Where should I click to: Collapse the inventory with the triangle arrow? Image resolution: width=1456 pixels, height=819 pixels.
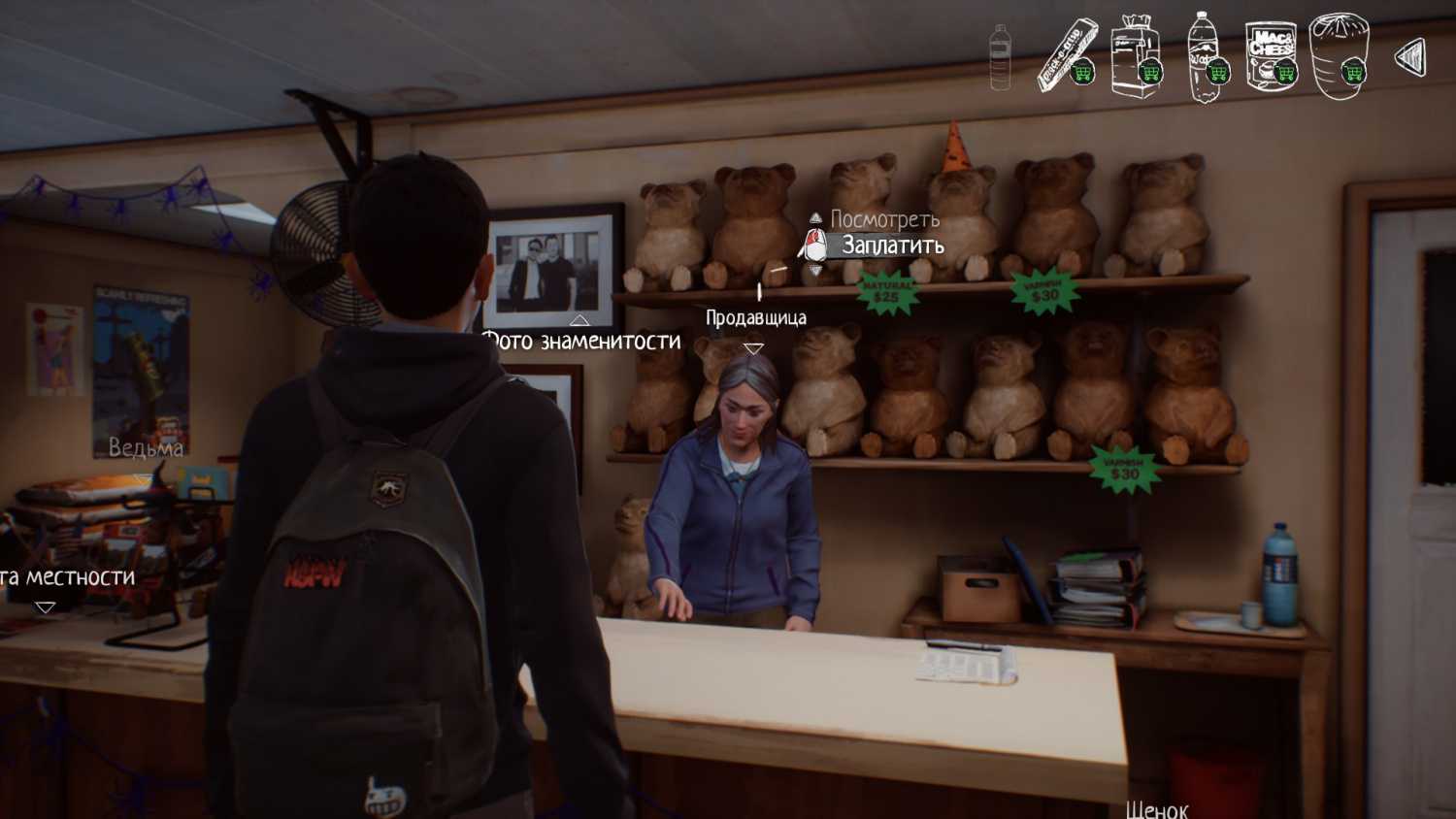[x=1410, y=57]
